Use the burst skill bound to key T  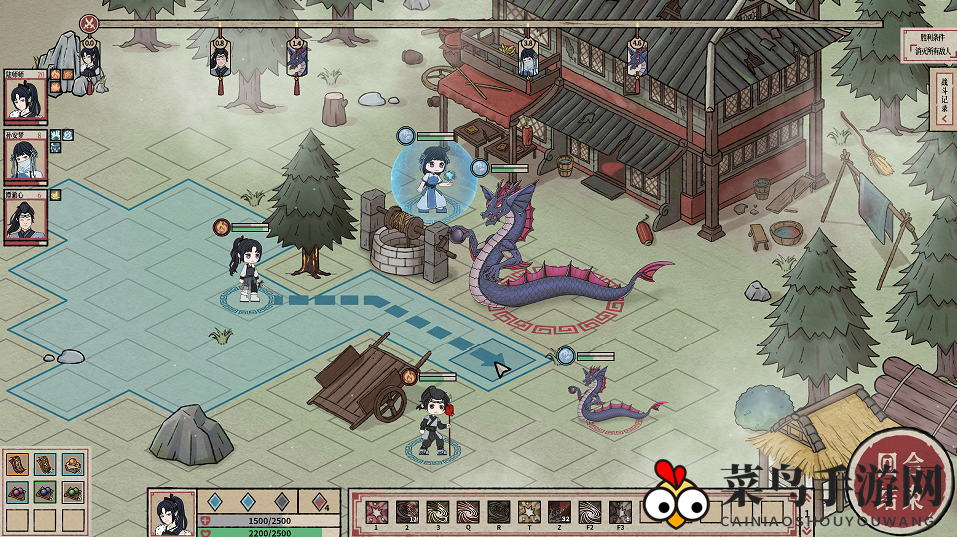click(529, 512)
